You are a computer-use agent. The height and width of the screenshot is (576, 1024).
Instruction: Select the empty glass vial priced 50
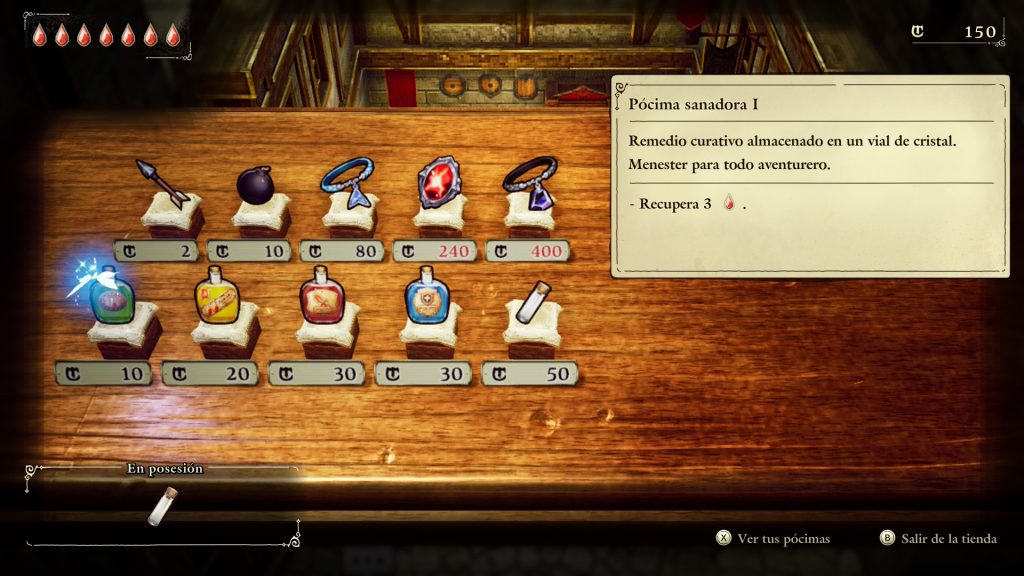click(x=532, y=301)
